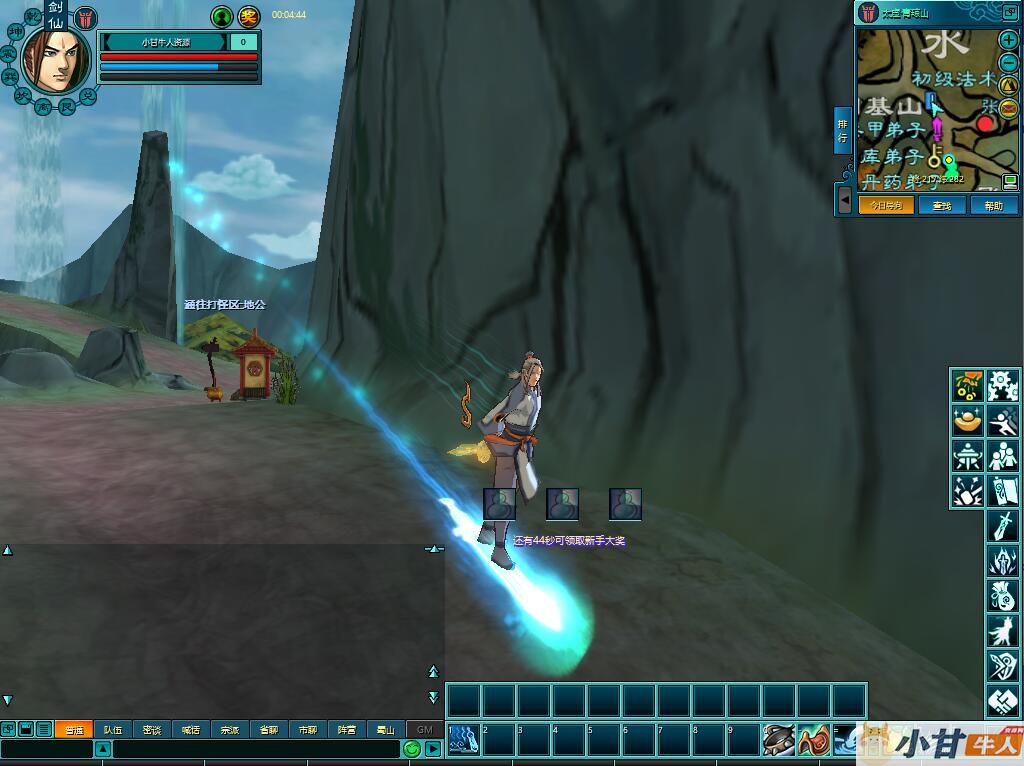The image size is (1024, 766).
Task: Switch to the 阵营 faction chat tab
Action: click(x=347, y=730)
